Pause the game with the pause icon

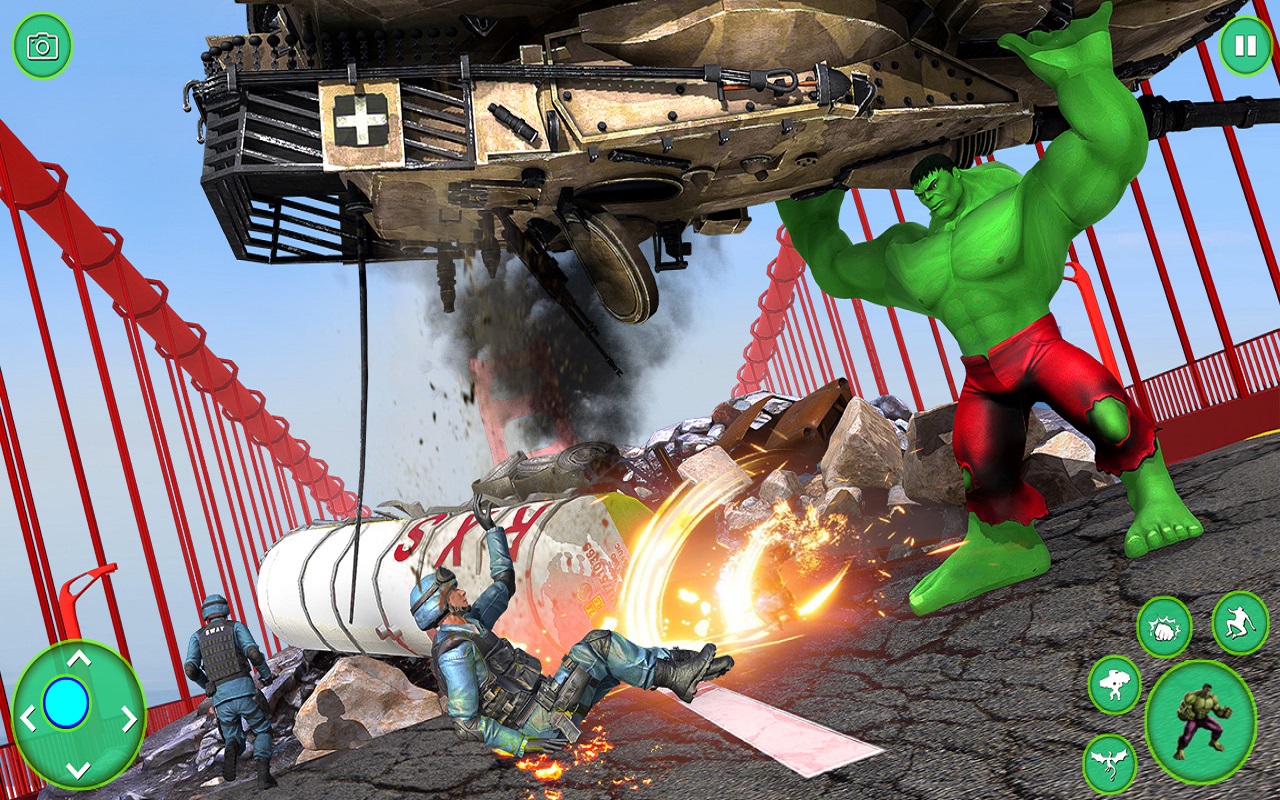click(1243, 44)
